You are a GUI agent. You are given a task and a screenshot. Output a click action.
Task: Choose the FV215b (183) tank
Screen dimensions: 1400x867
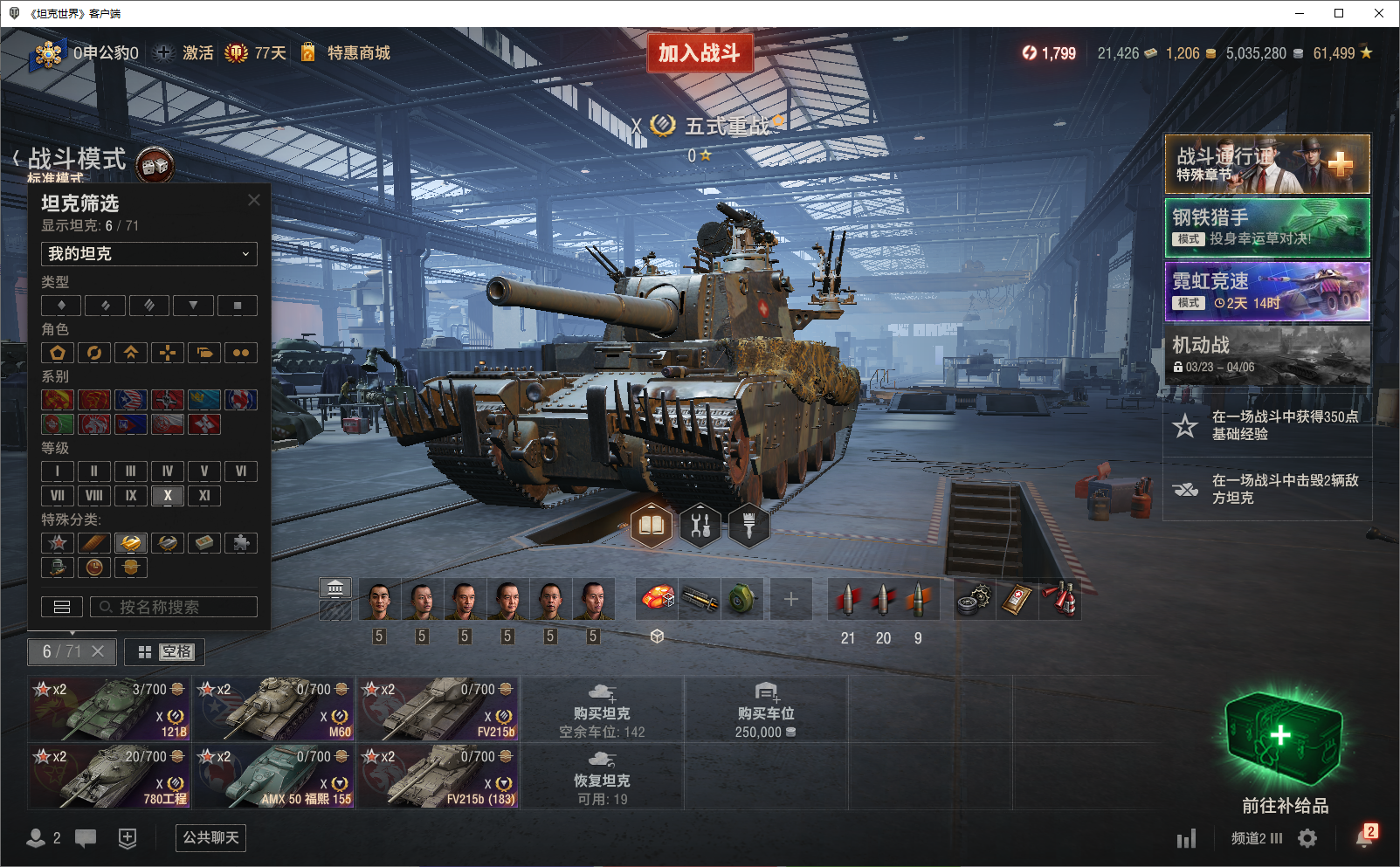point(438,775)
